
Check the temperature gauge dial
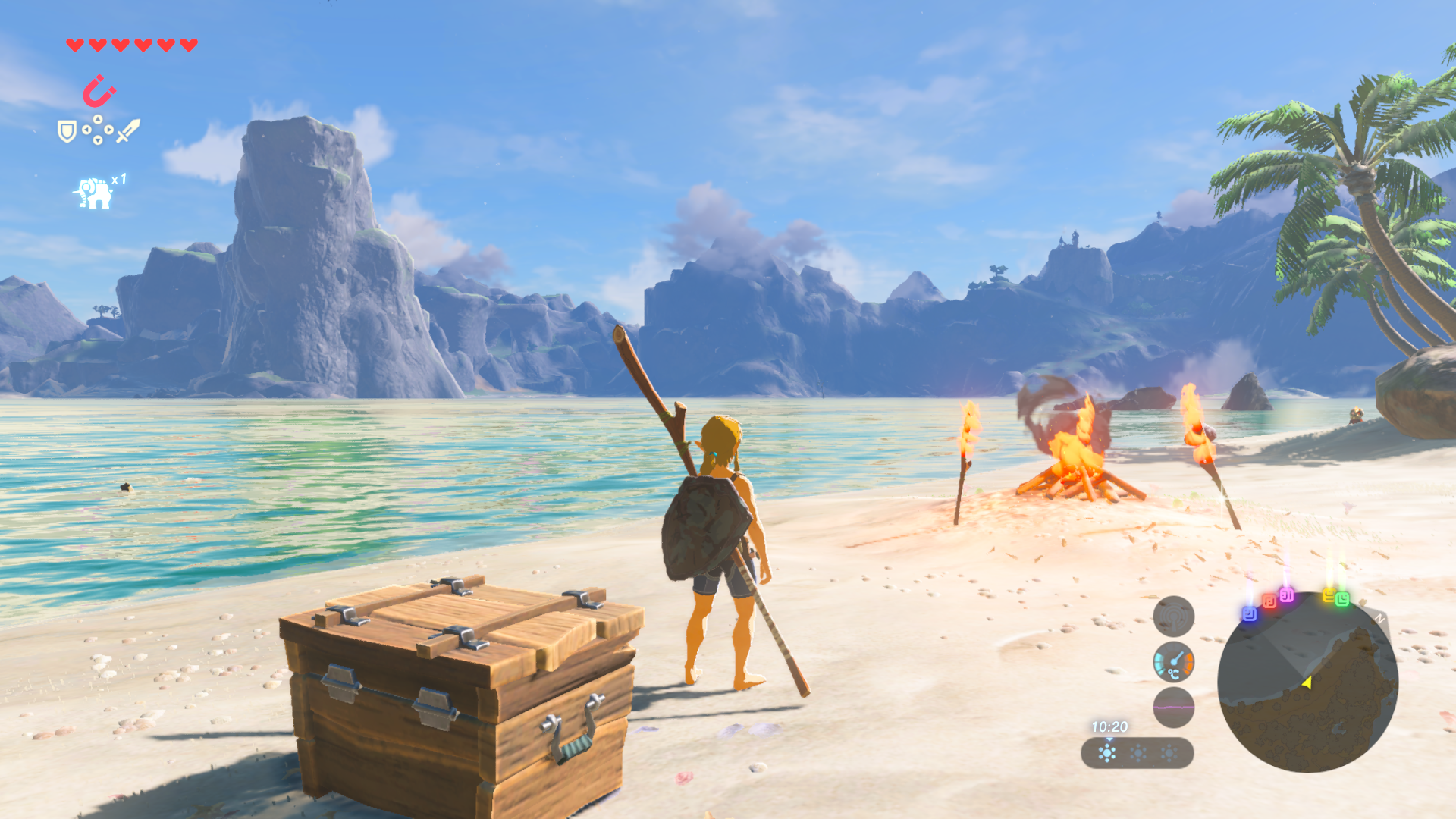pyautogui.click(x=1173, y=662)
